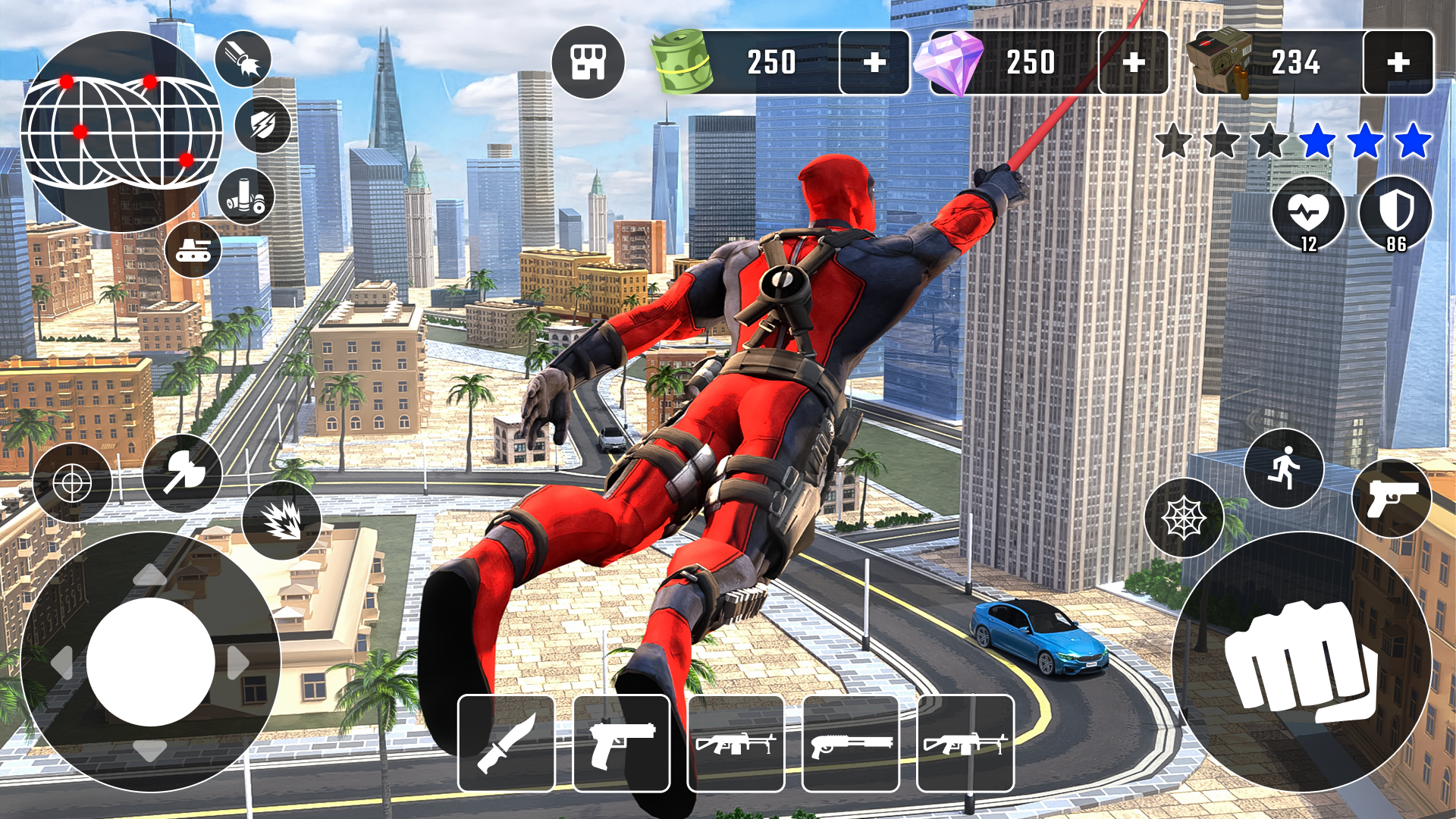Select the axe melee ability
The height and width of the screenshot is (819, 1456).
pyautogui.click(x=180, y=473)
